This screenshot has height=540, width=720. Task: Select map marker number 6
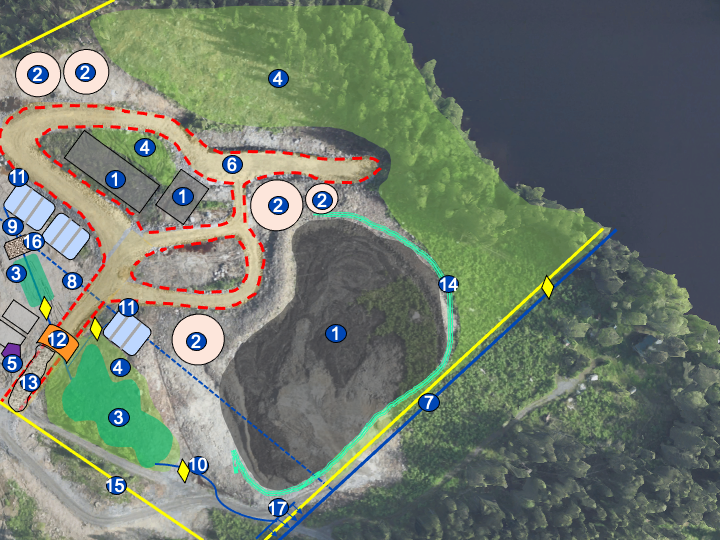pos(232,164)
